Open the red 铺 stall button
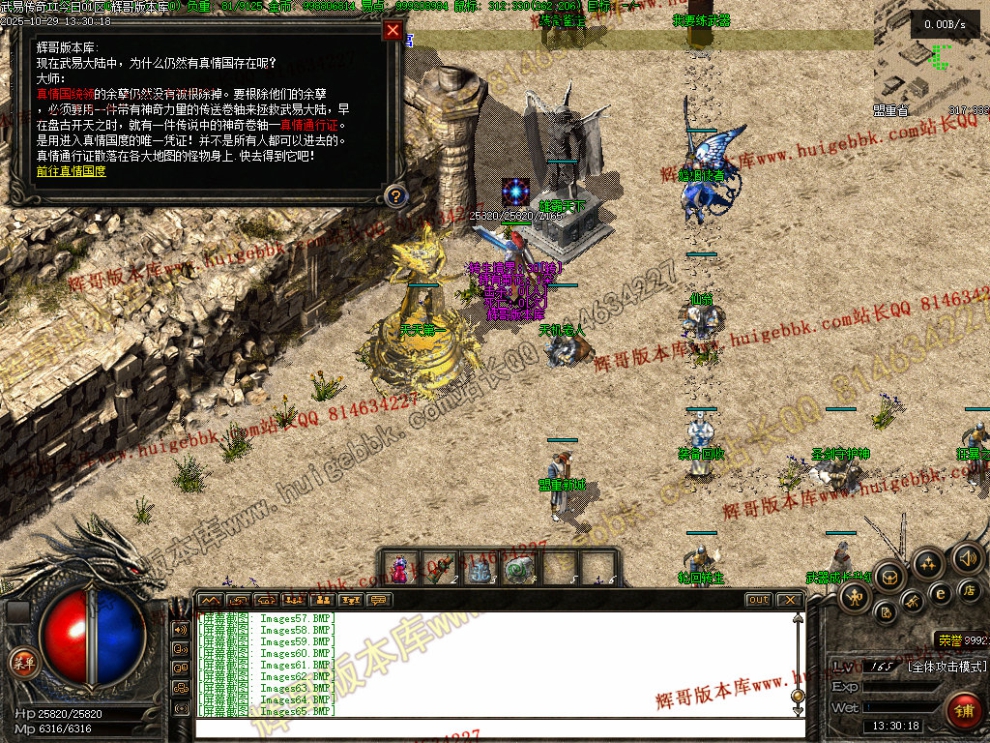The image size is (990, 743). (x=964, y=710)
